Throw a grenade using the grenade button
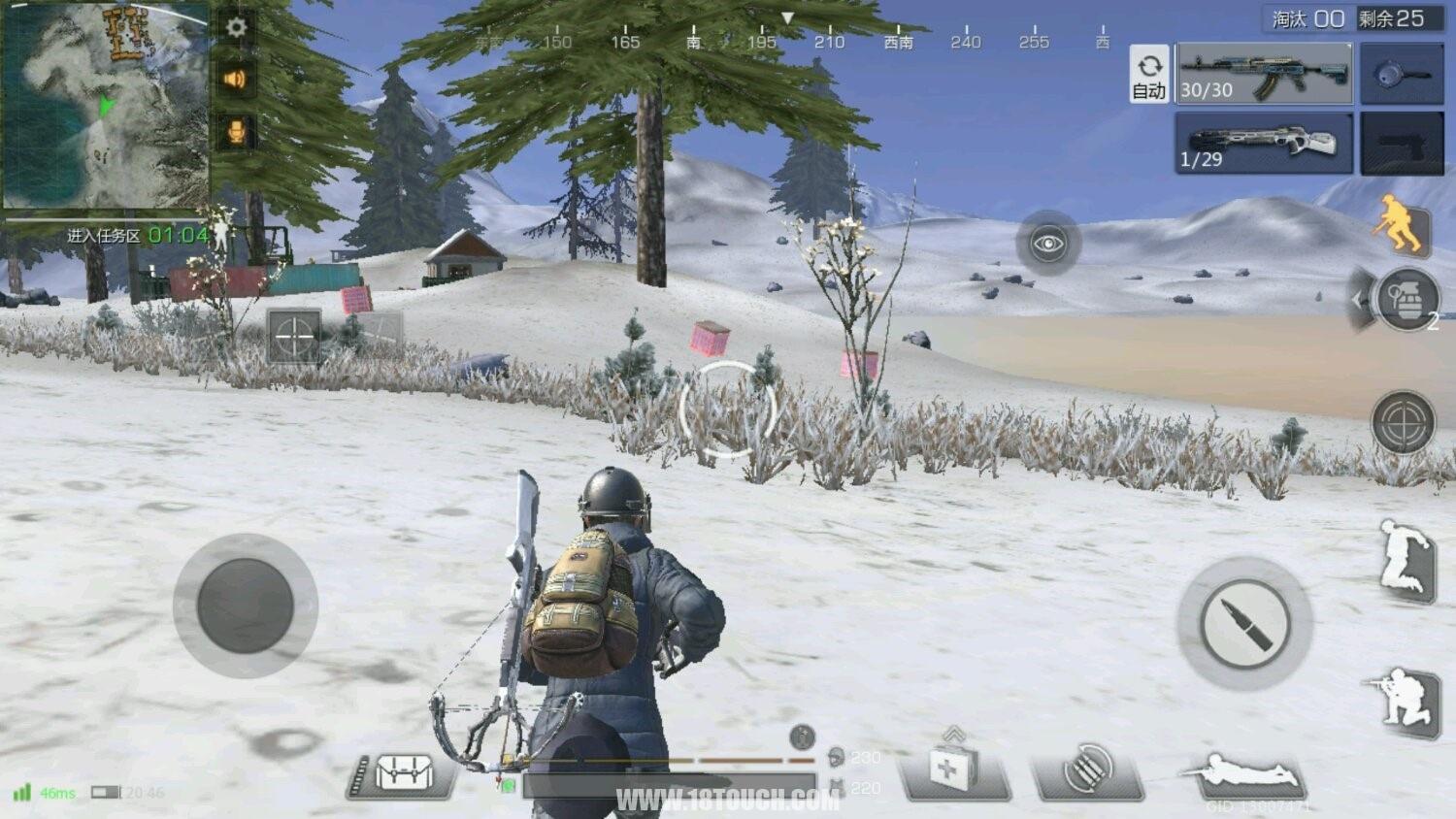Screen dimensions: 1456x819 pyautogui.click(x=1407, y=300)
